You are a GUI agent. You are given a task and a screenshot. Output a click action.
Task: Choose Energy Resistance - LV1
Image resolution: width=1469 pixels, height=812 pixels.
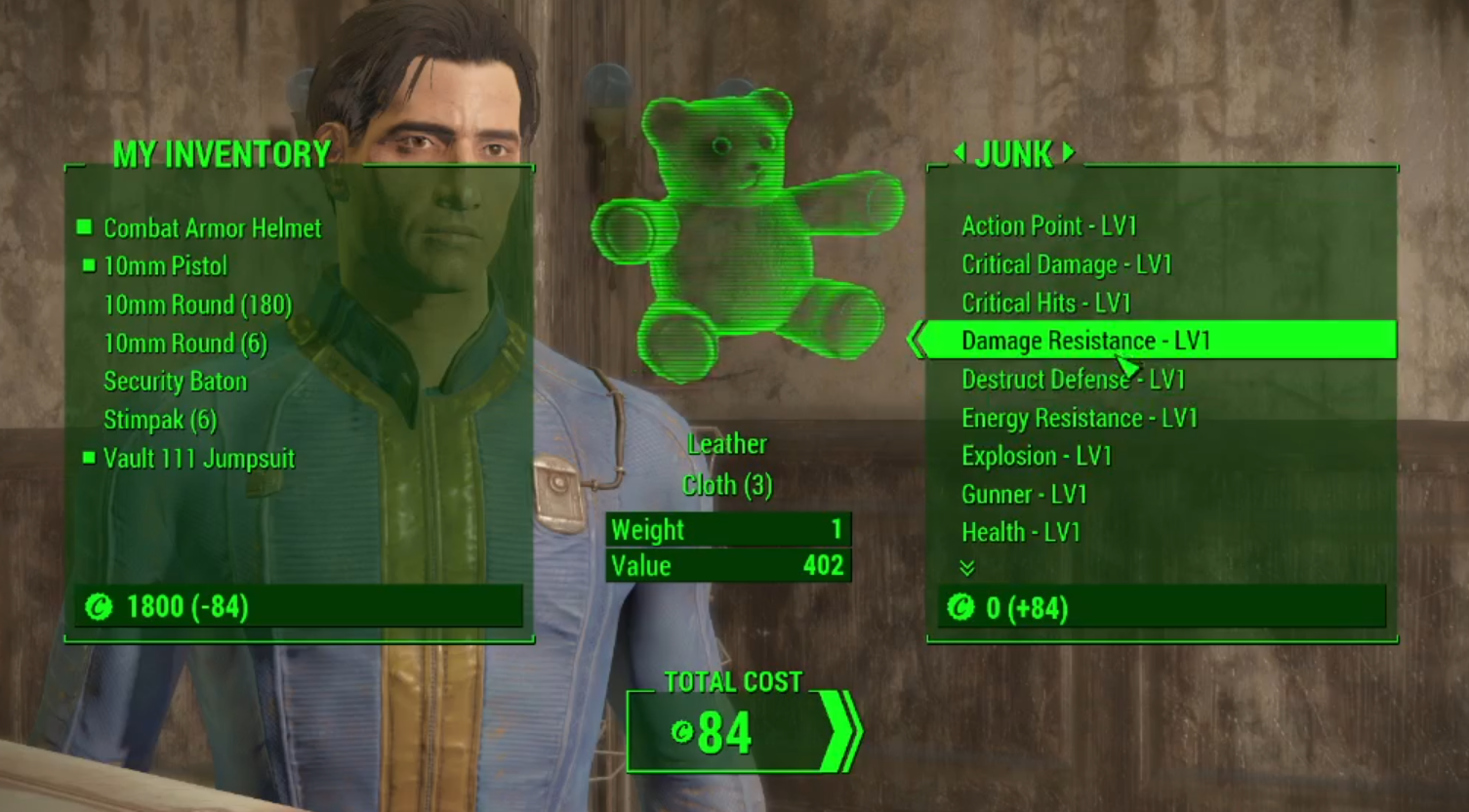coord(1079,418)
